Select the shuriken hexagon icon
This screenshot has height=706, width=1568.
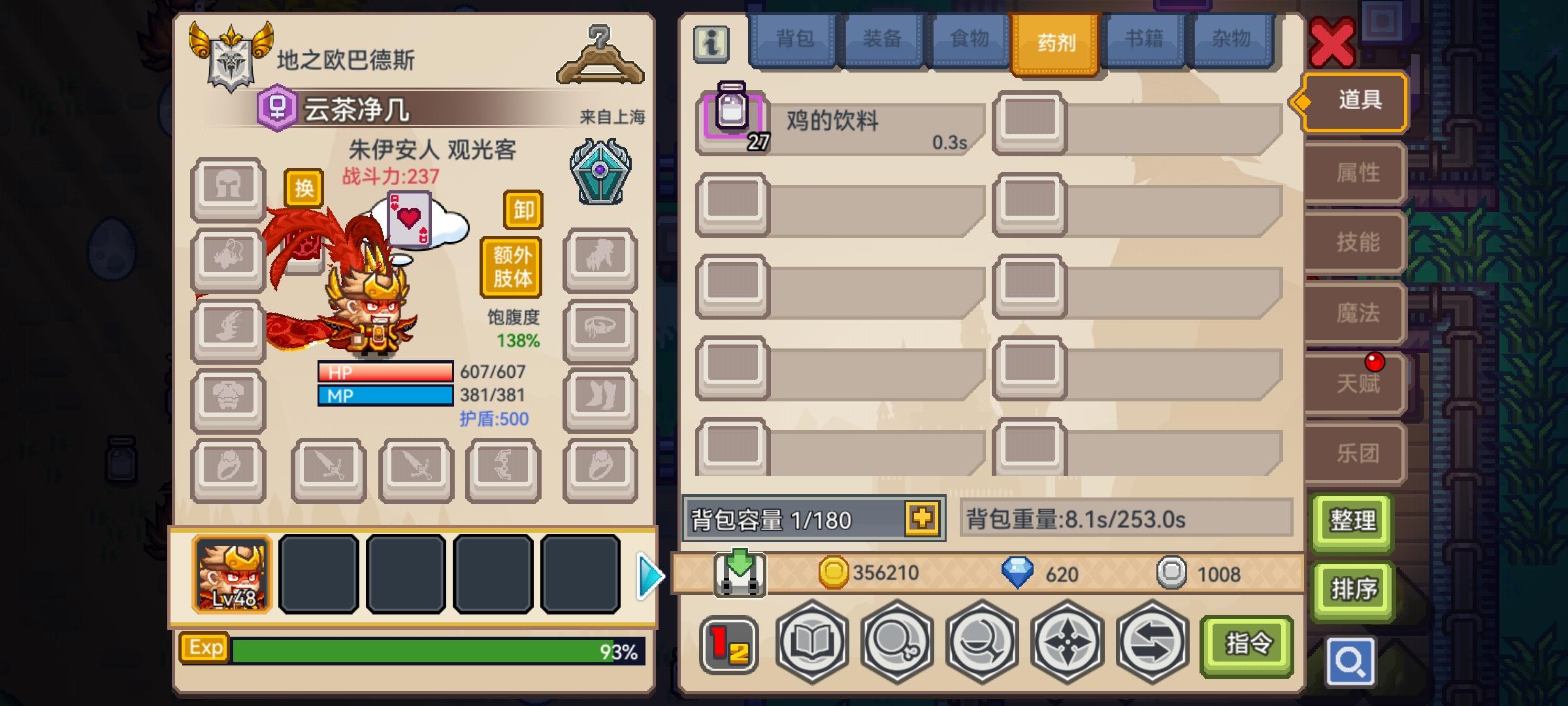pyautogui.click(x=1066, y=643)
